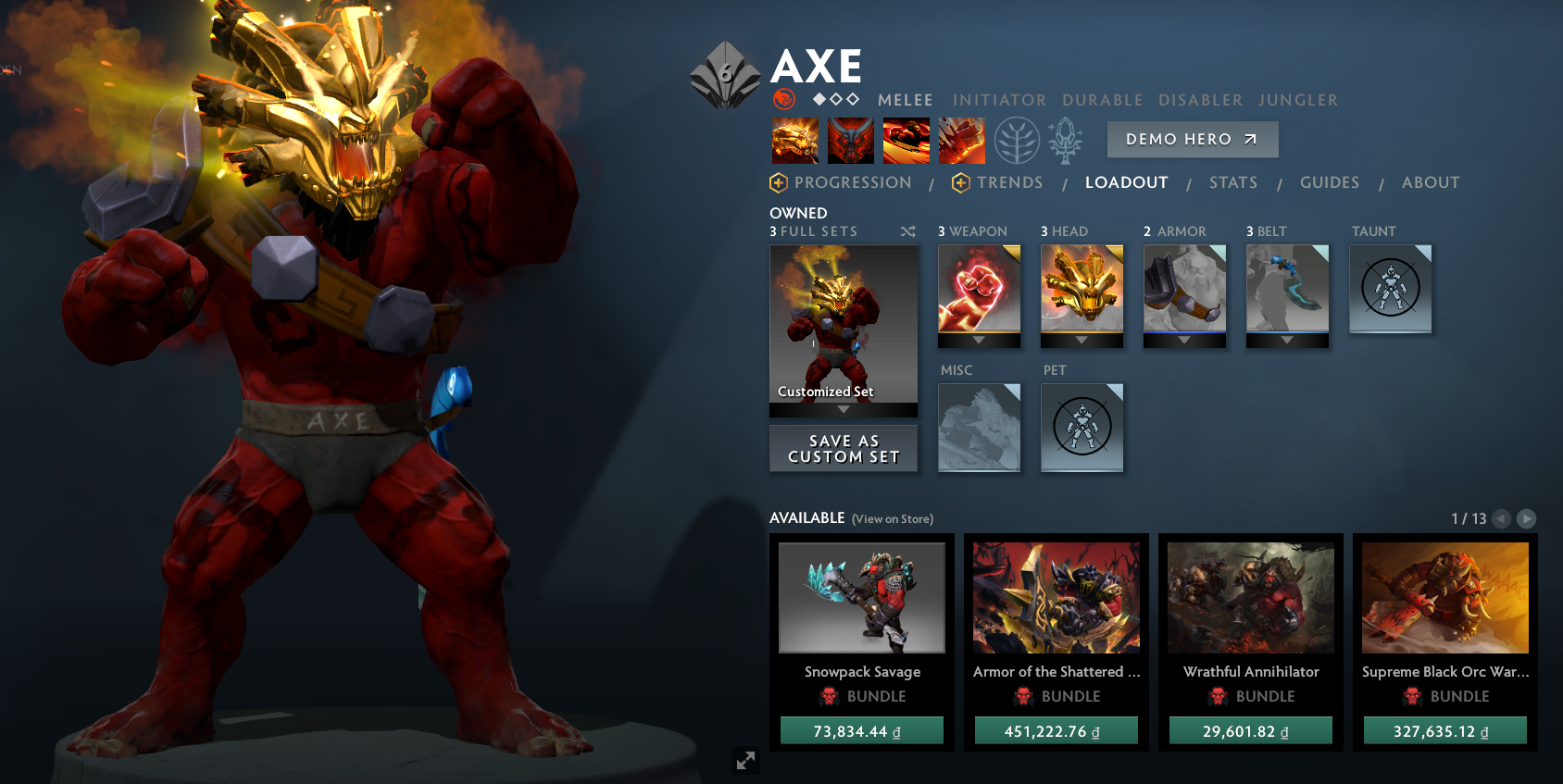Open the GUIDES tab

point(1330,182)
